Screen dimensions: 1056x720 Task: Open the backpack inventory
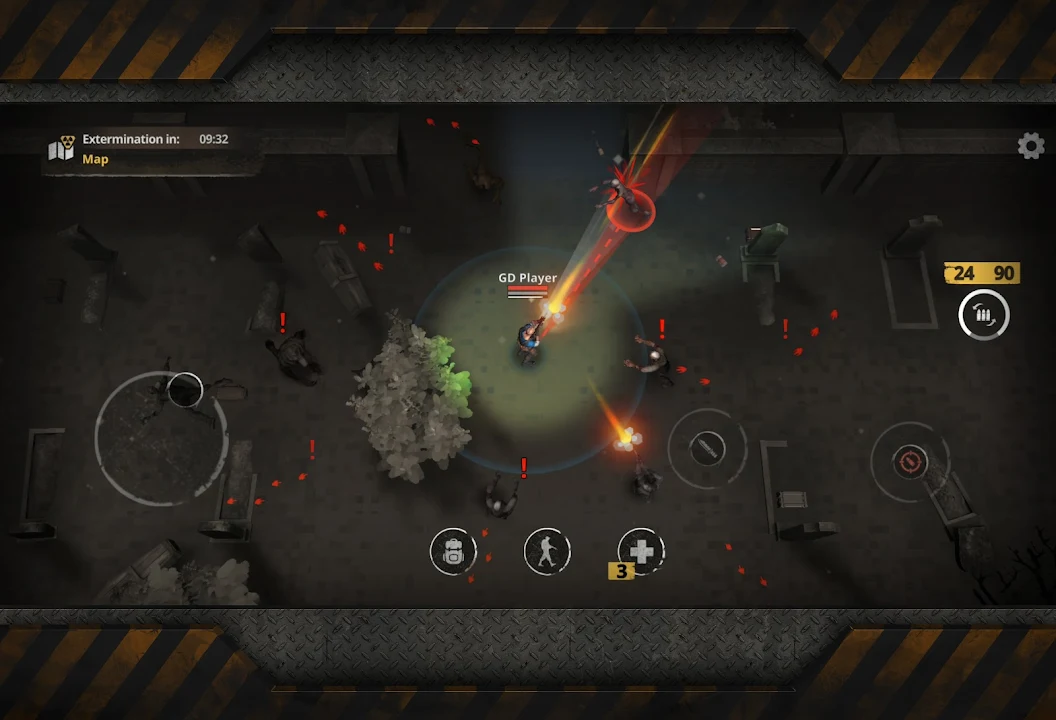click(453, 551)
